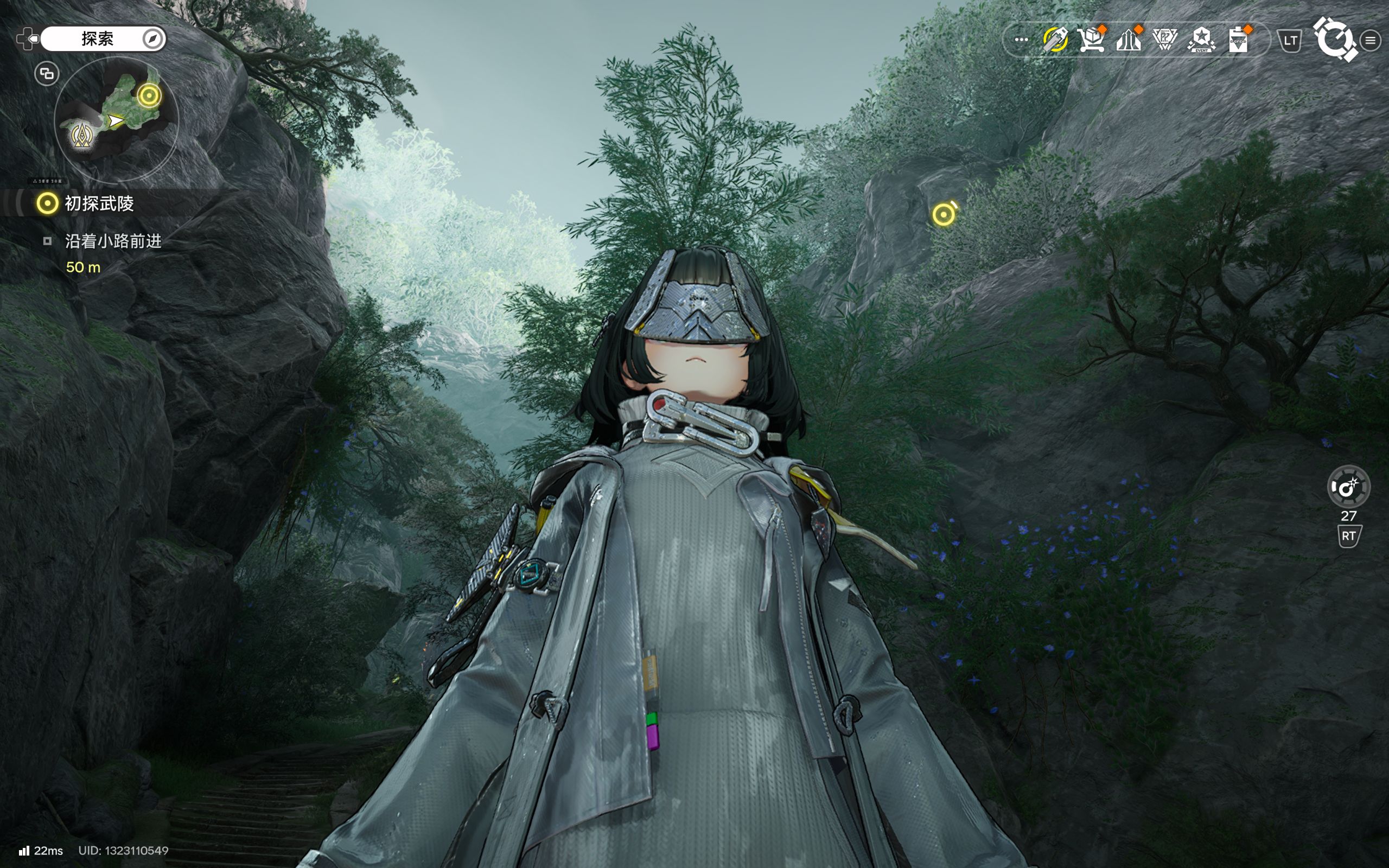The height and width of the screenshot is (868, 1389).
Task: Open the upward arrows upgrade icon
Action: coord(1129,40)
